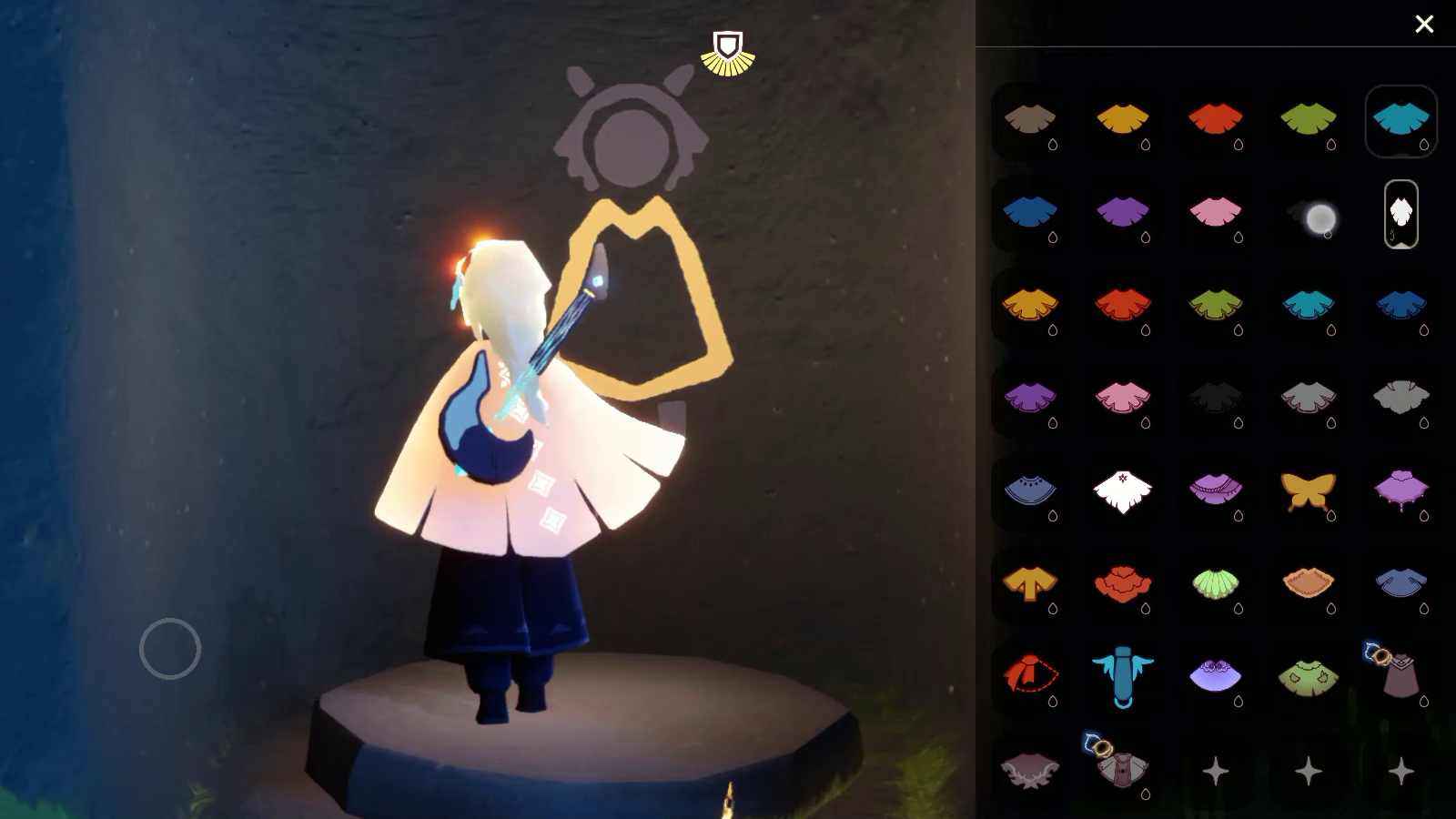Tap the virtual joystick circle

(x=170, y=649)
